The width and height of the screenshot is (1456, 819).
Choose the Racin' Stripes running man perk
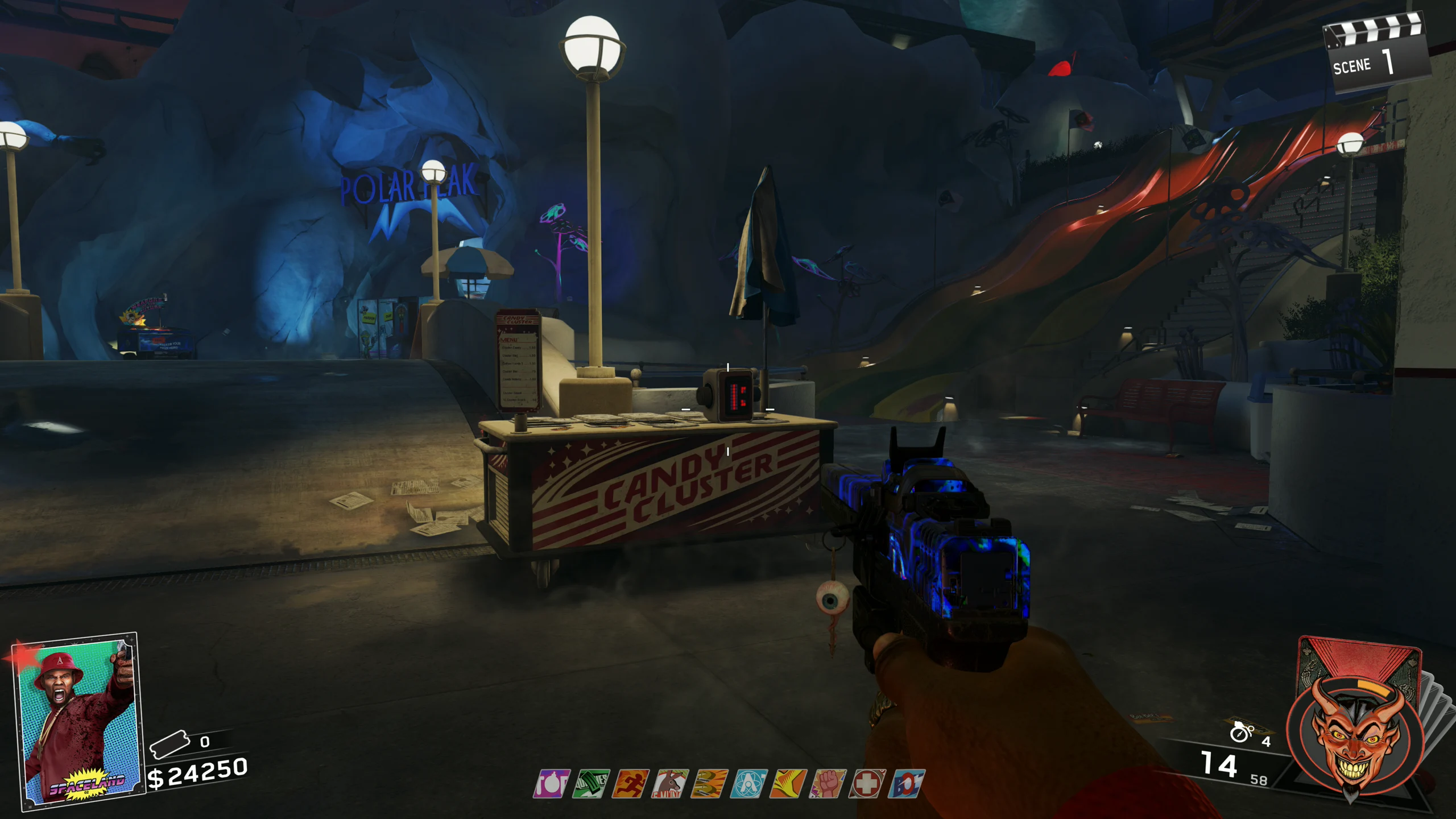tap(631, 784)
